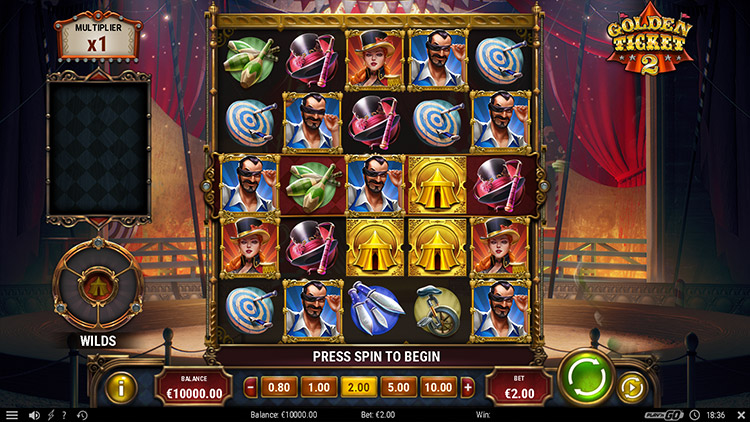Toggle the sound speaker icon
Screen dimensions: 750x422
[x=34, y=415]
